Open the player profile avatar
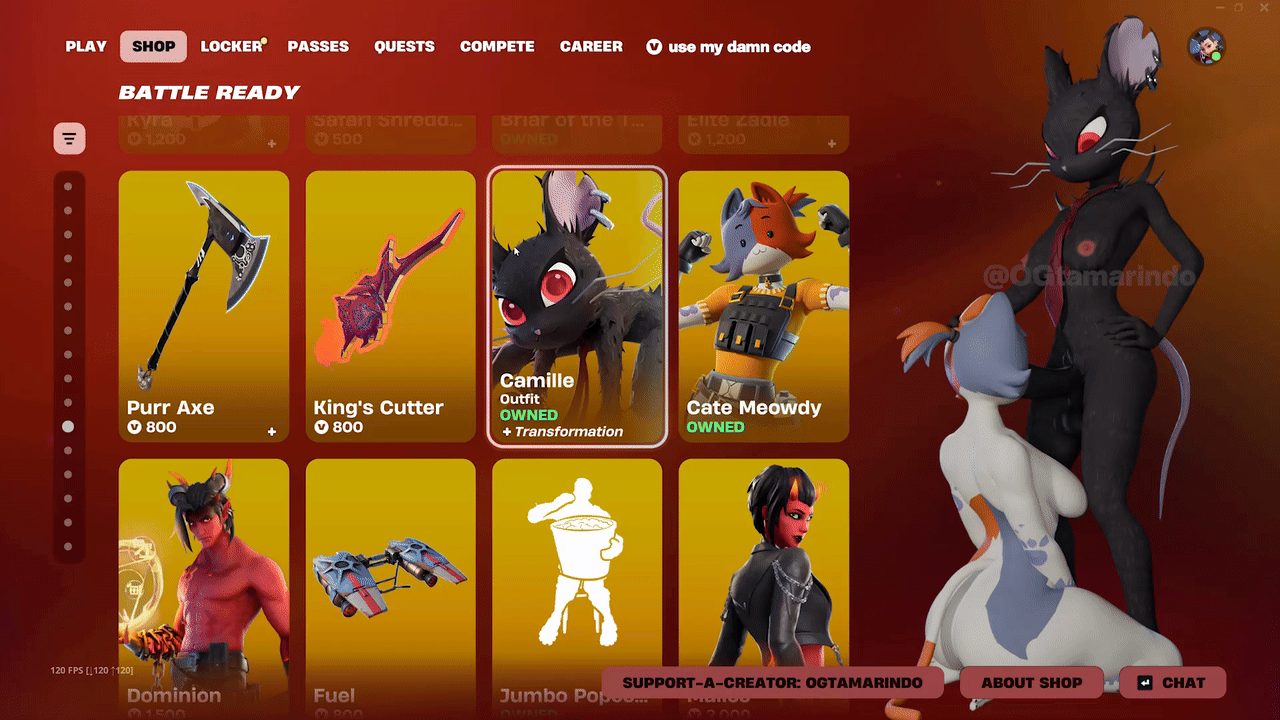The width and height of the screenshot is (1280, 720). coord(1206,46)
